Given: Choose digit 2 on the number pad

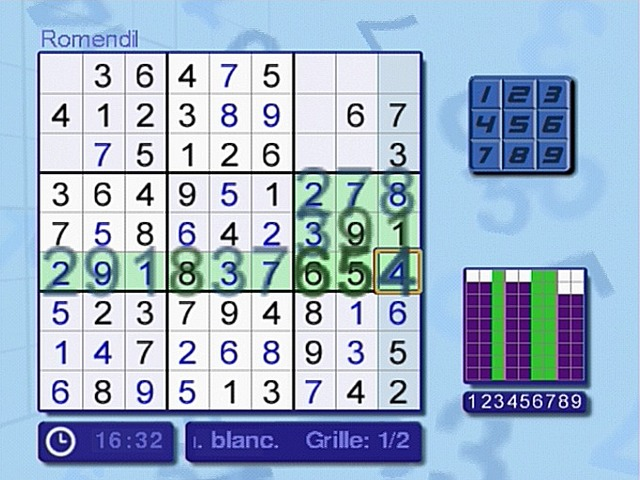Looking at the screenshot, I should (517, 96).
